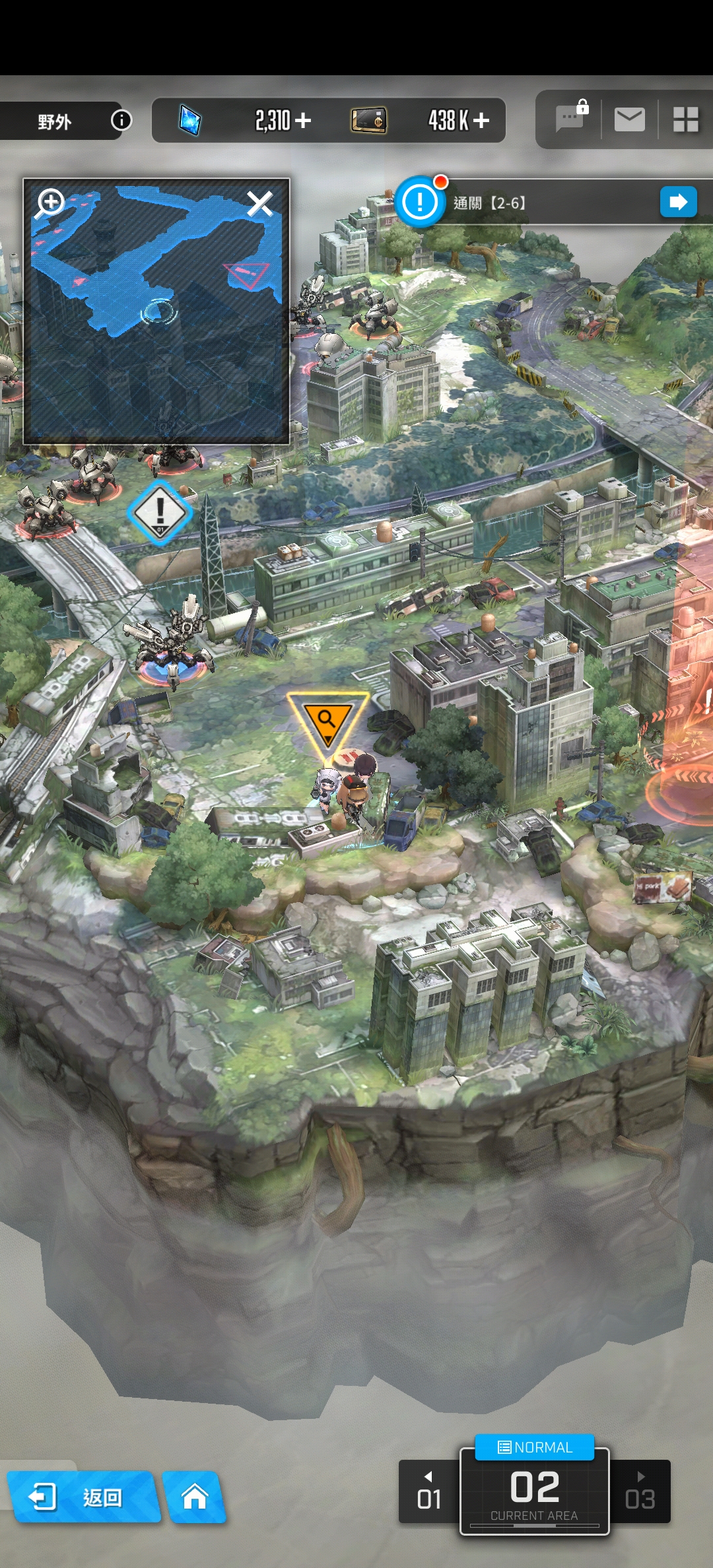The image size is (713, 1568).
Task: Add more blue gems with plus
Action: pos(303,120)
